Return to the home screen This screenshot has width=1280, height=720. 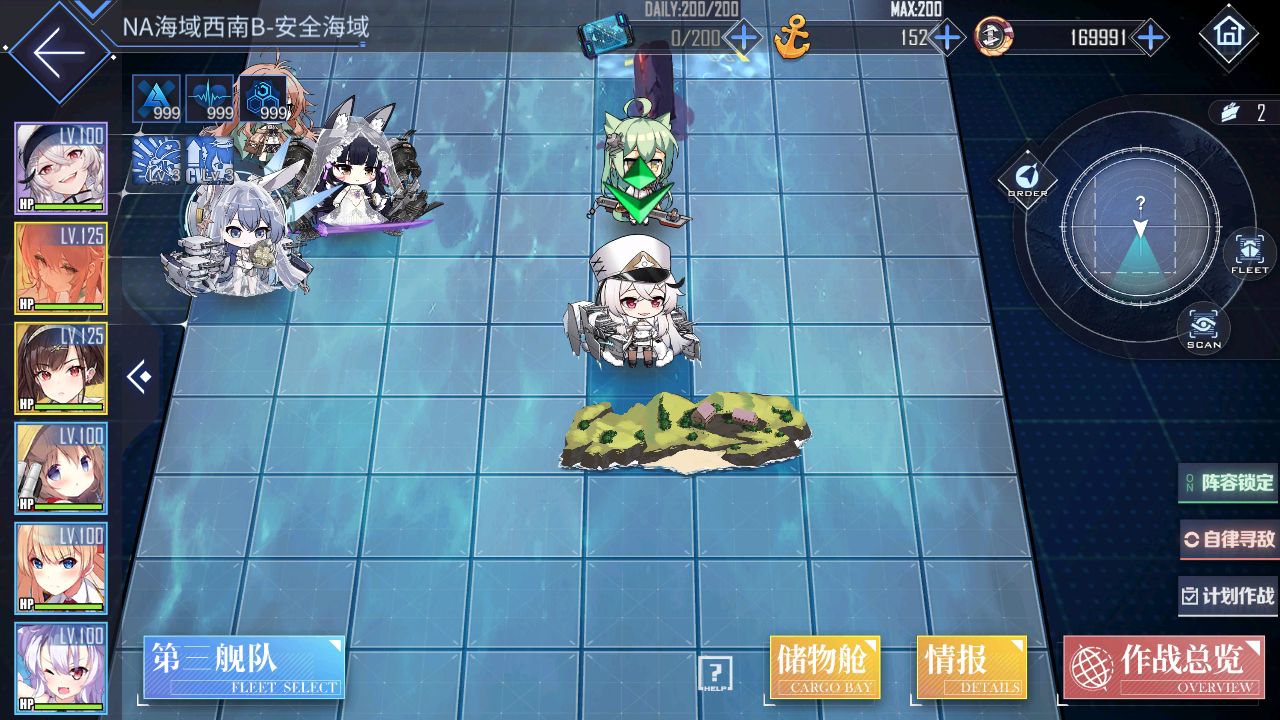(1227, 34)
